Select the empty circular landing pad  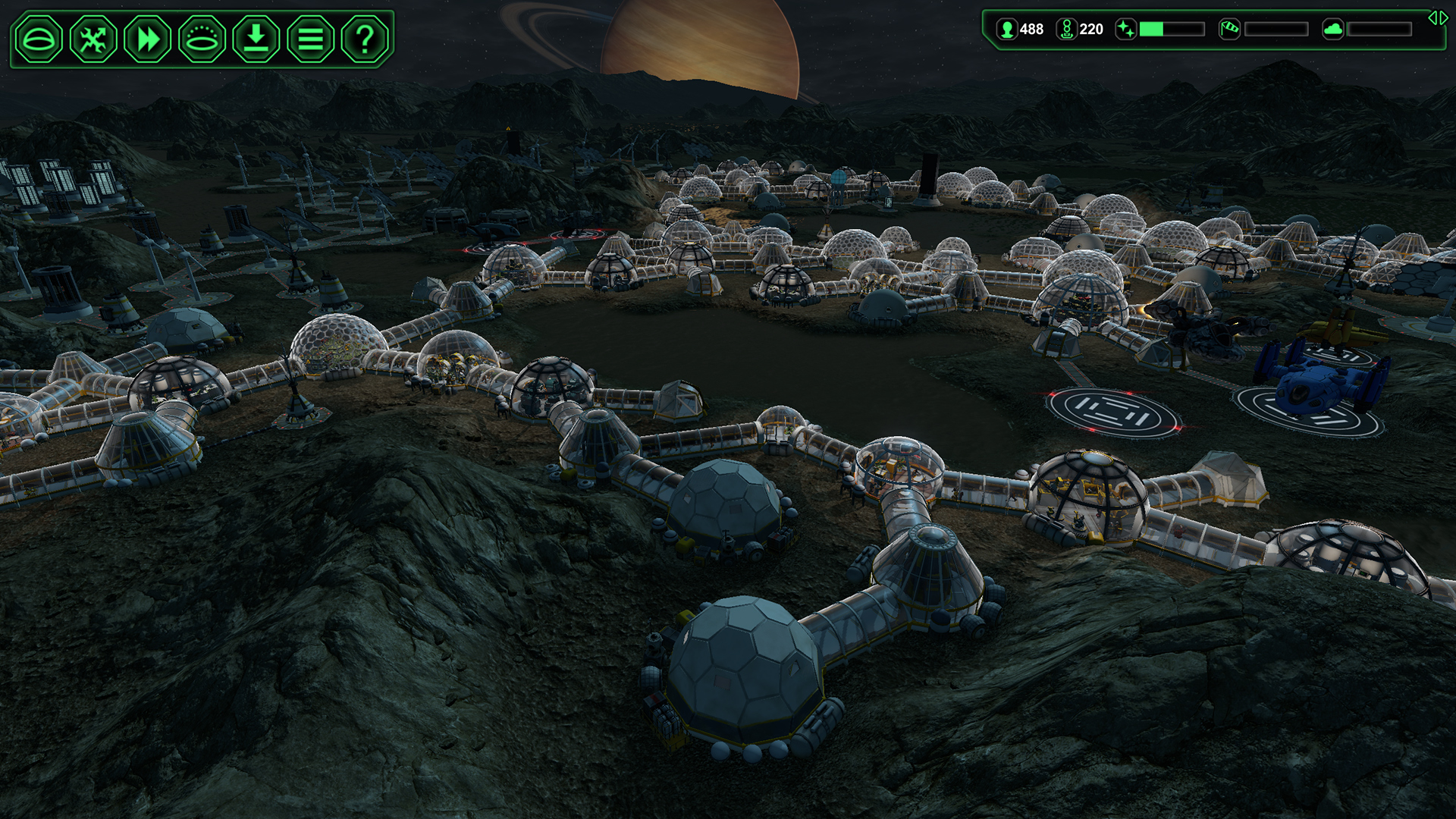coord(1115,413)
